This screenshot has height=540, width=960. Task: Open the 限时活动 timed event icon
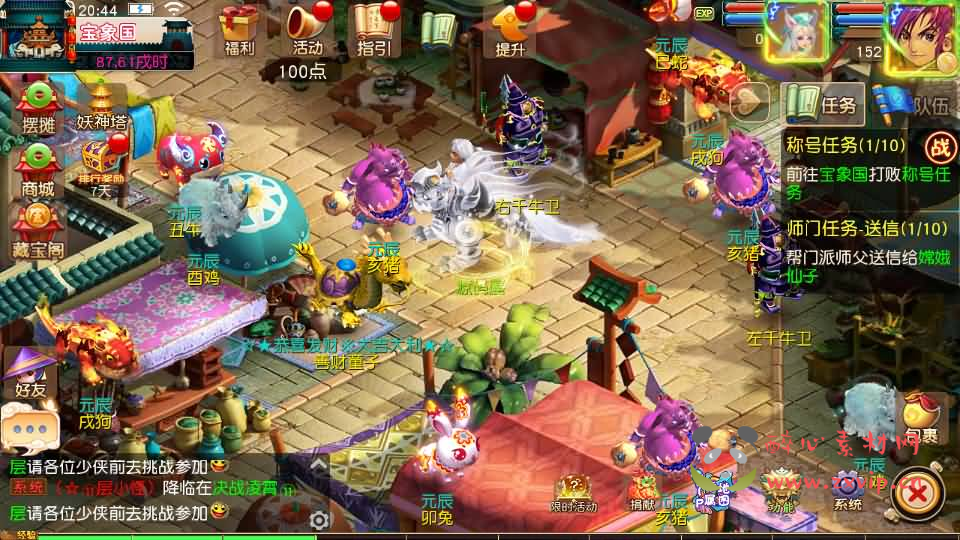573,492
